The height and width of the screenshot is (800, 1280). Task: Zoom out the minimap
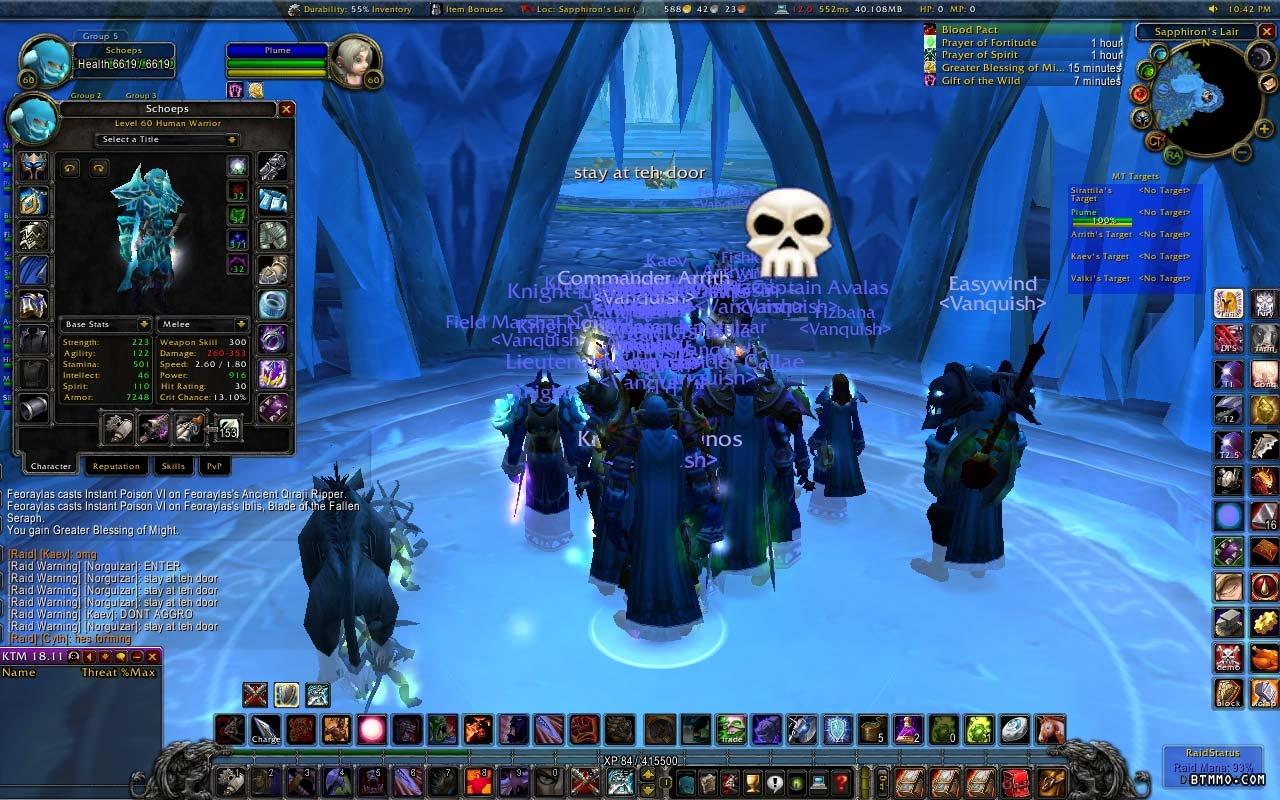tap(1241, 153)
